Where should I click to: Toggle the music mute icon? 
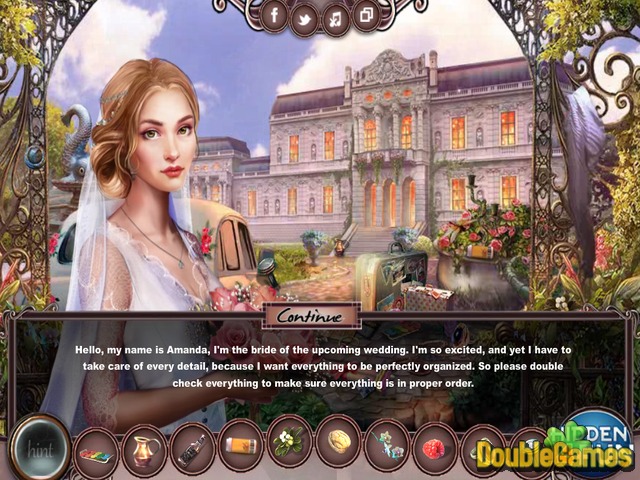(335, 16)
